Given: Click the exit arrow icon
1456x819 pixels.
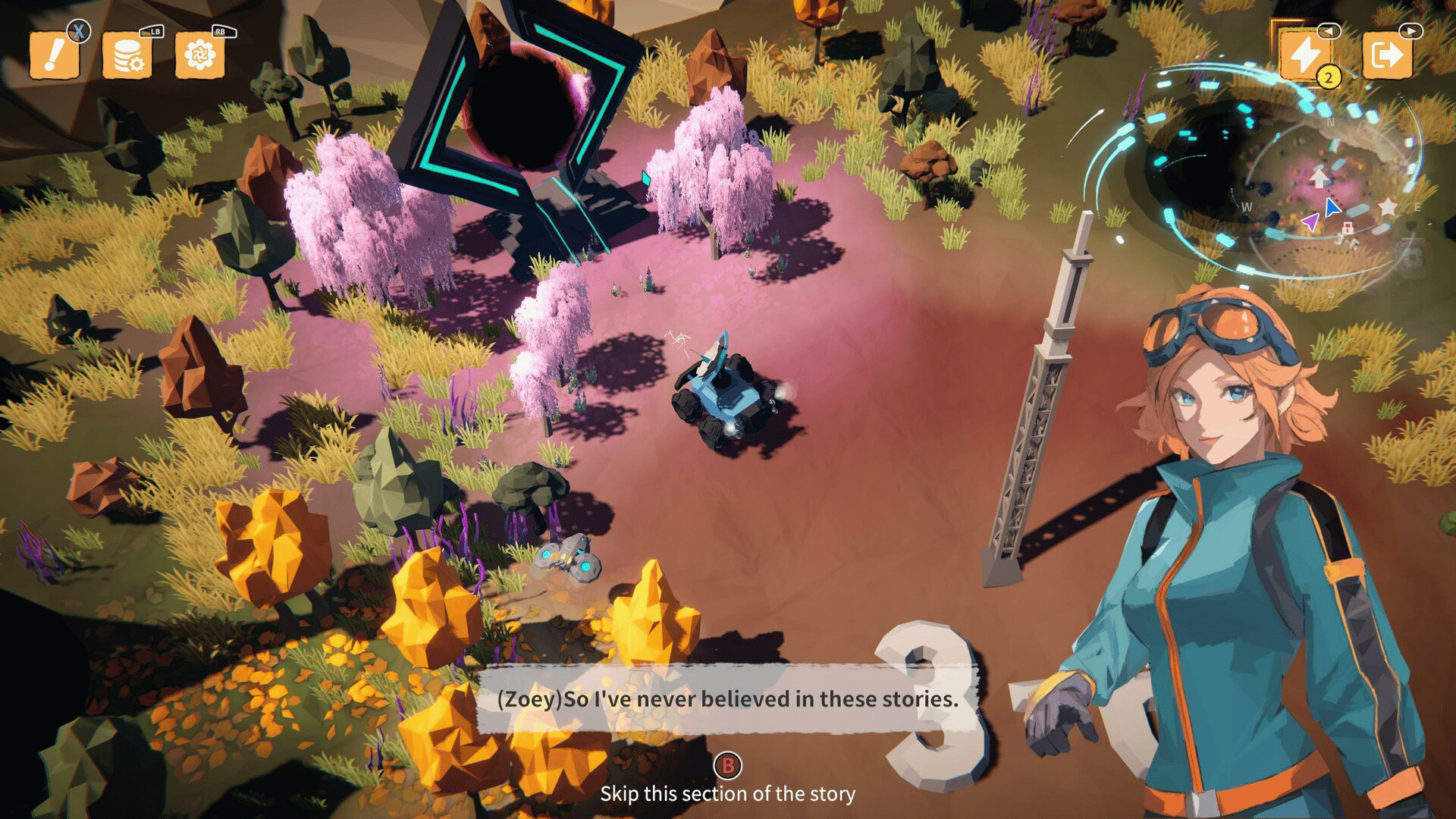Looking at the screenshot, I should (x=1386, y=55).
